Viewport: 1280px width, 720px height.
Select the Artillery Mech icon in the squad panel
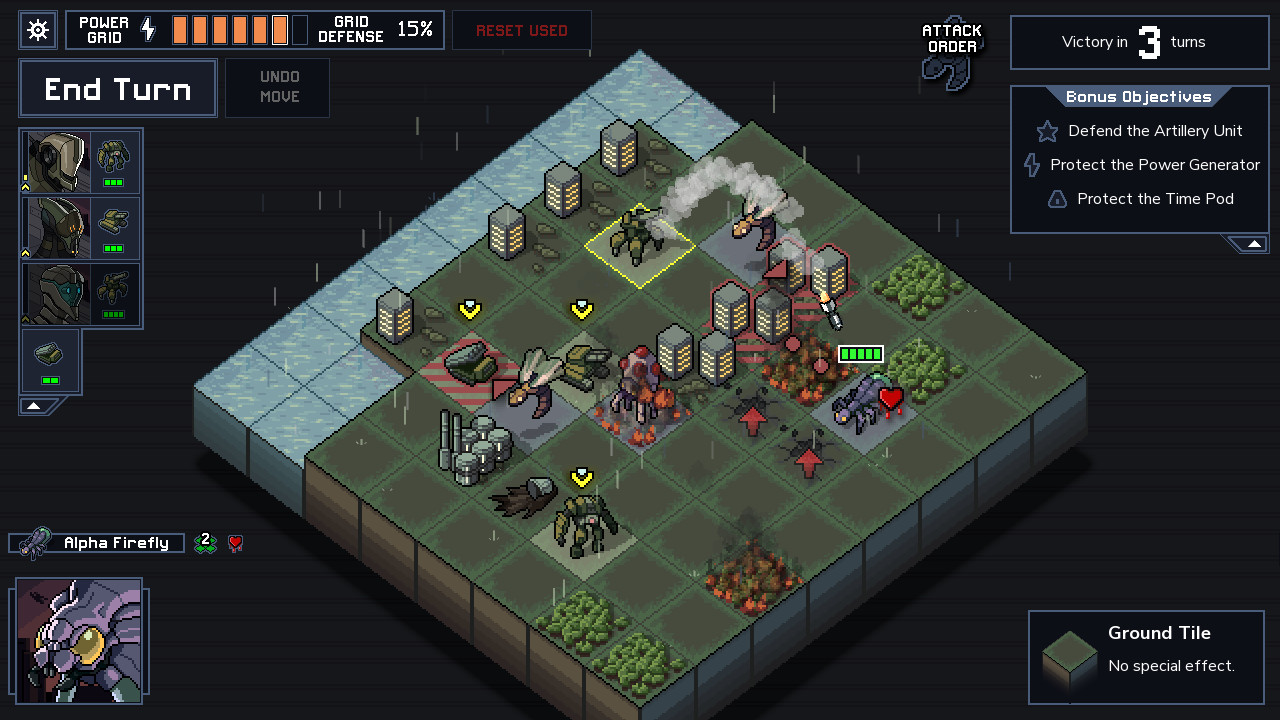coord(113,222)
